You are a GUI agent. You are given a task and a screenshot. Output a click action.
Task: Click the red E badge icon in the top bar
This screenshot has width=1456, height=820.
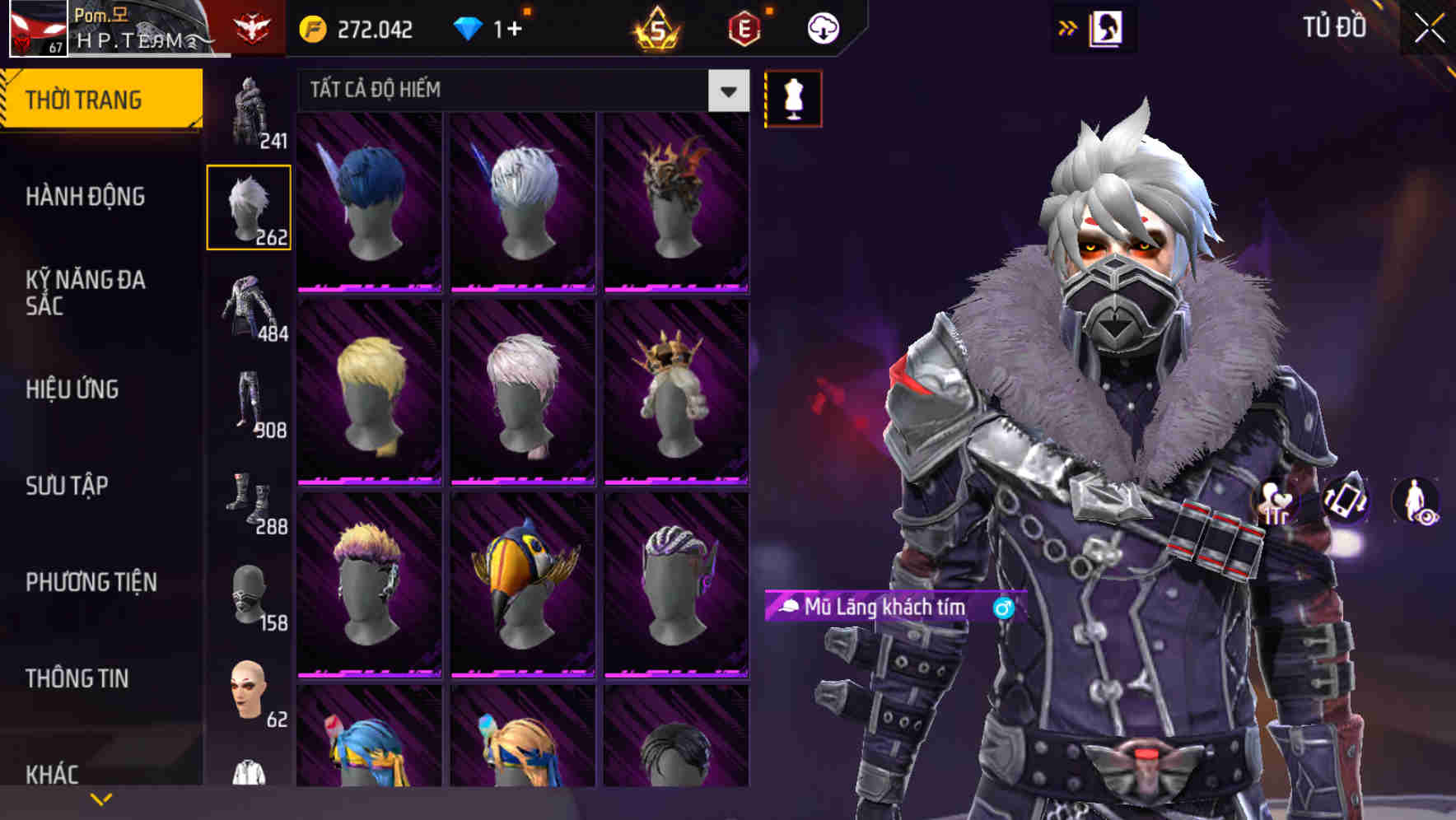[745, 27]
